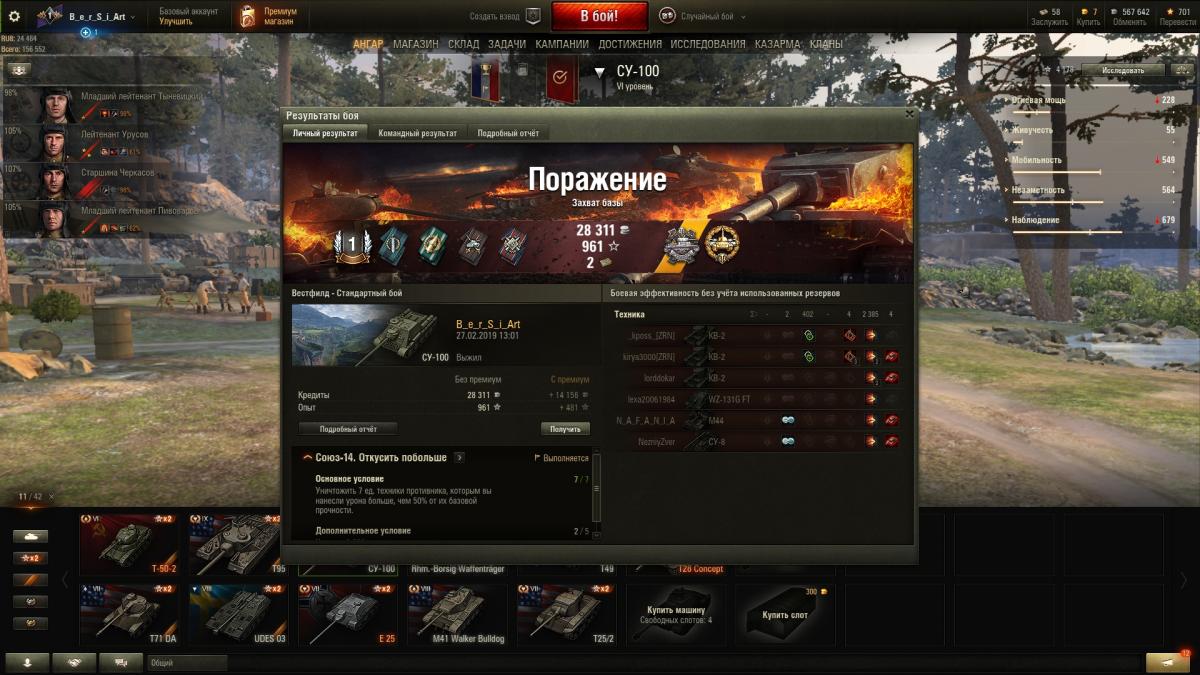Go to the КАЗАРМА section
The height and width of the screenshot is (675, 1200).
coord(777,45)
